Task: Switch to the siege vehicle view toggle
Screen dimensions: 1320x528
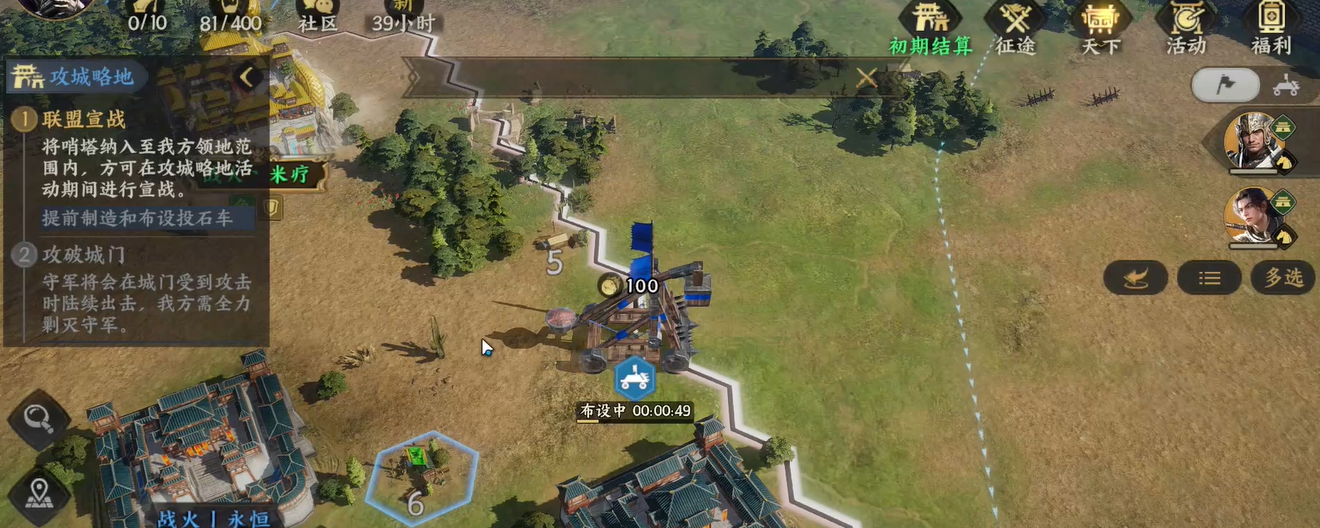Action: (1284, 86)
